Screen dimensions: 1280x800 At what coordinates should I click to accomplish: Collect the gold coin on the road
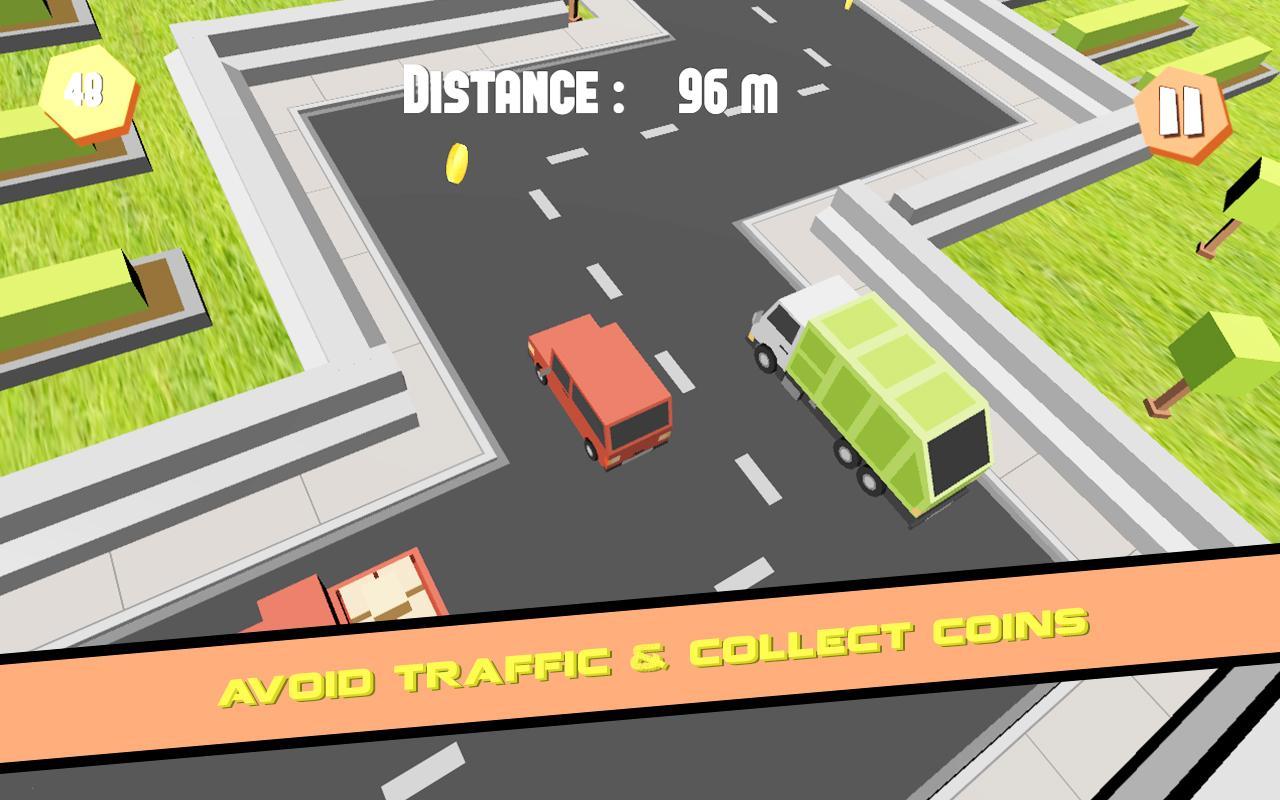tap(456, 164)
